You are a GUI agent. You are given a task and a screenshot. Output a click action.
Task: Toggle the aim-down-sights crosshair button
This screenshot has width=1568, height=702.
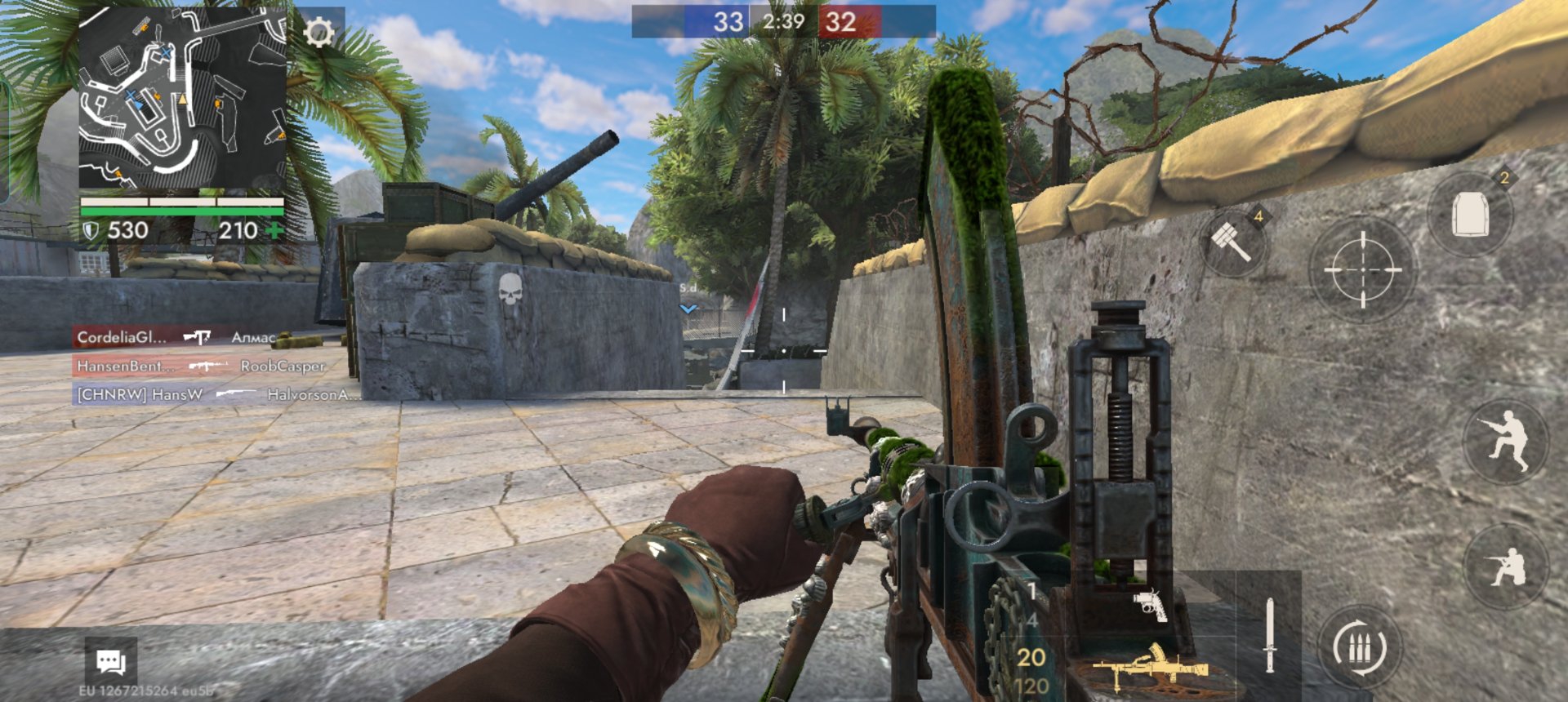point(1362,269)
